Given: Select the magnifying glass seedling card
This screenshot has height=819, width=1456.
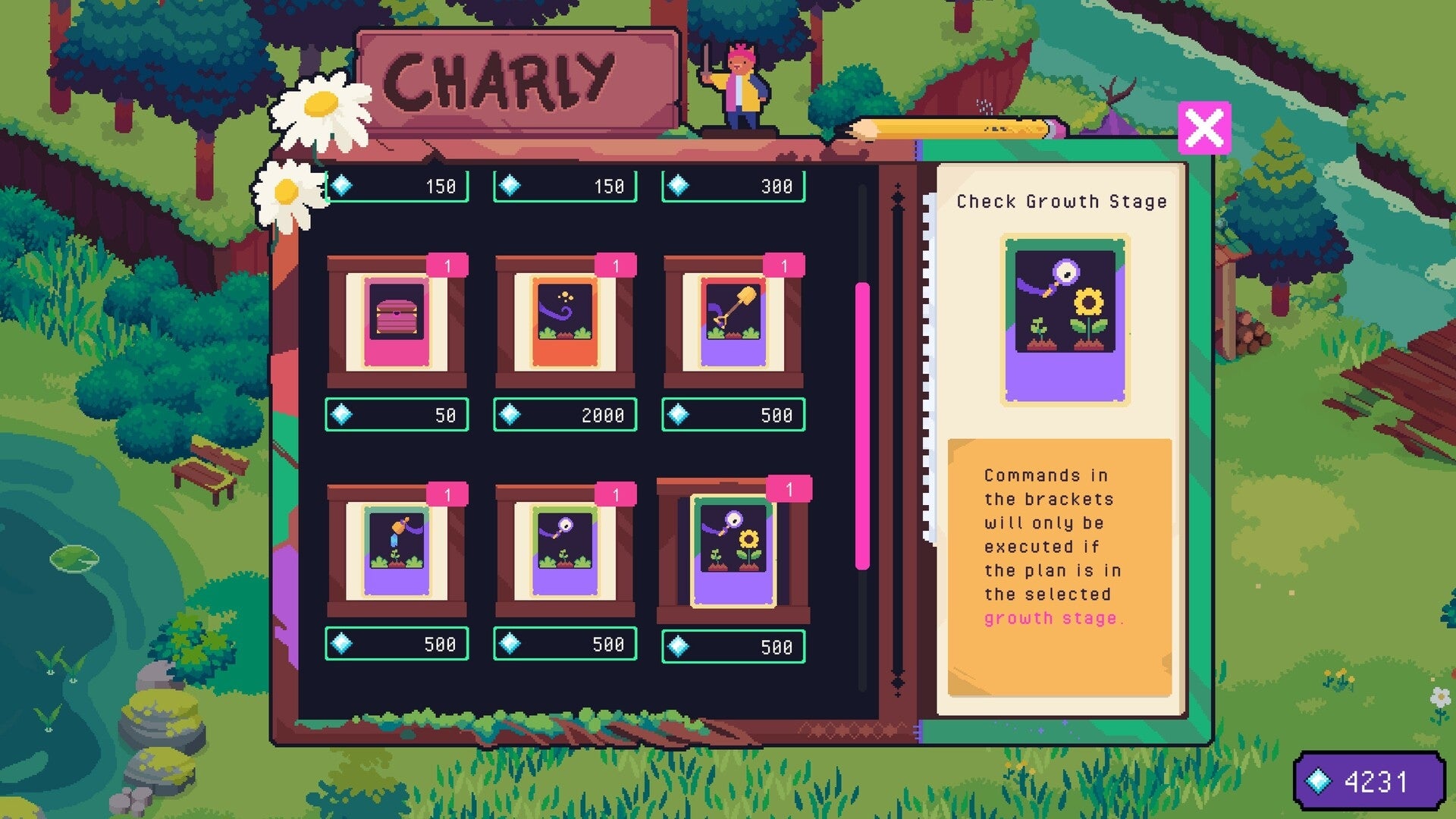Looking at the screenshot, I should tap(565, 554).
